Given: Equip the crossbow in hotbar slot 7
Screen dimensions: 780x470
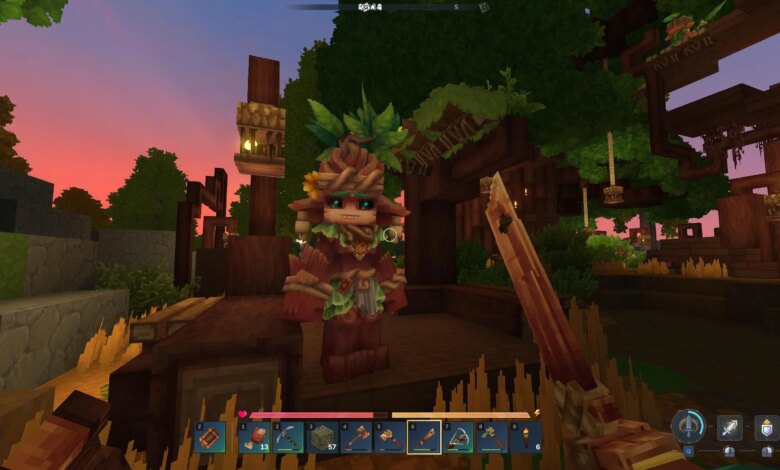Looking at the screenshot, I should 458,437.
